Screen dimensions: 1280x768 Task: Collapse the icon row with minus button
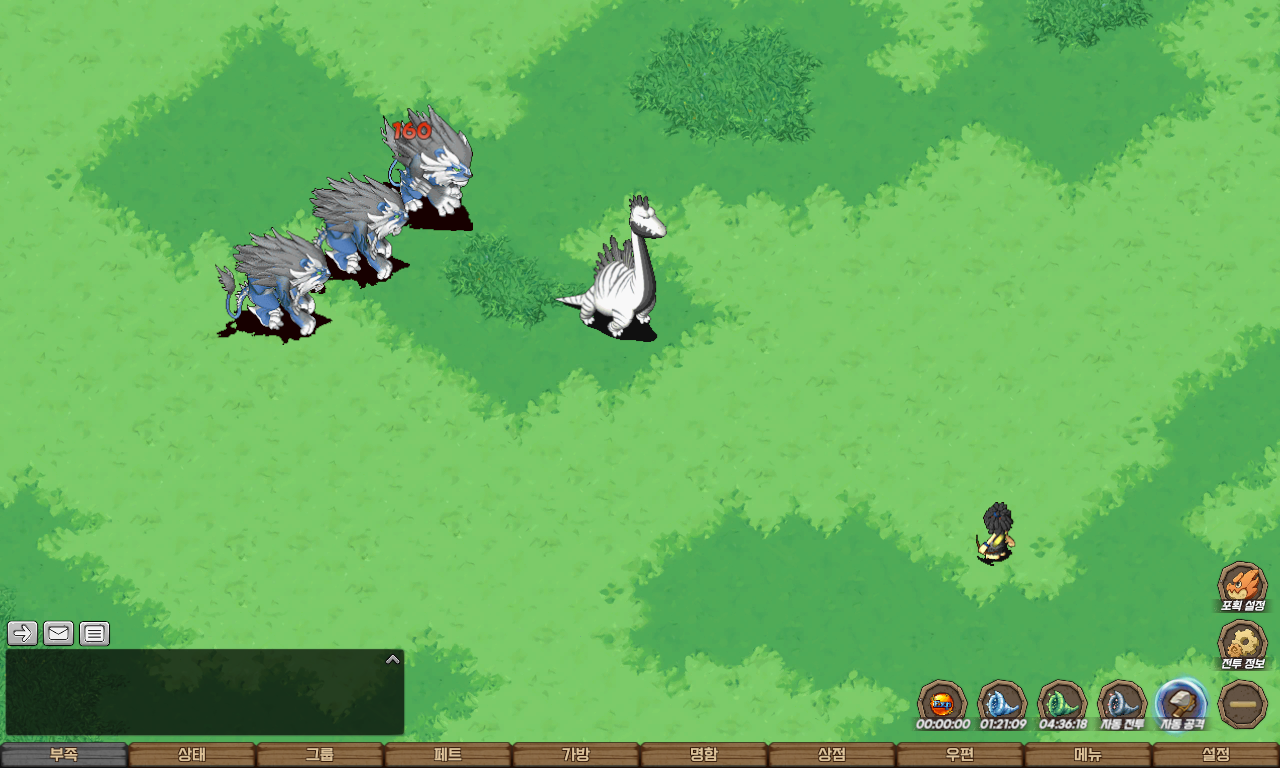coord(1243,704)
